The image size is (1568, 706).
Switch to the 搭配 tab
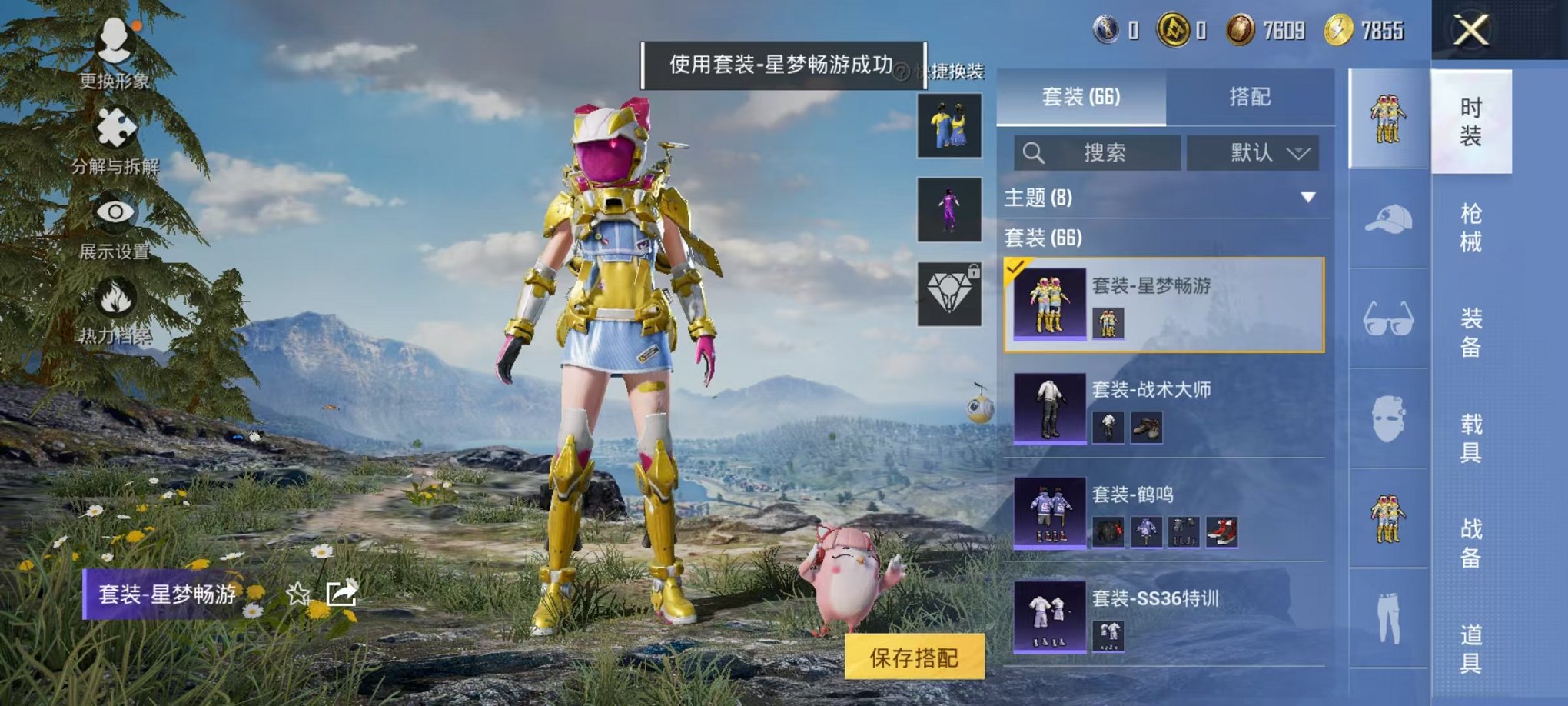pos(1251,96)
